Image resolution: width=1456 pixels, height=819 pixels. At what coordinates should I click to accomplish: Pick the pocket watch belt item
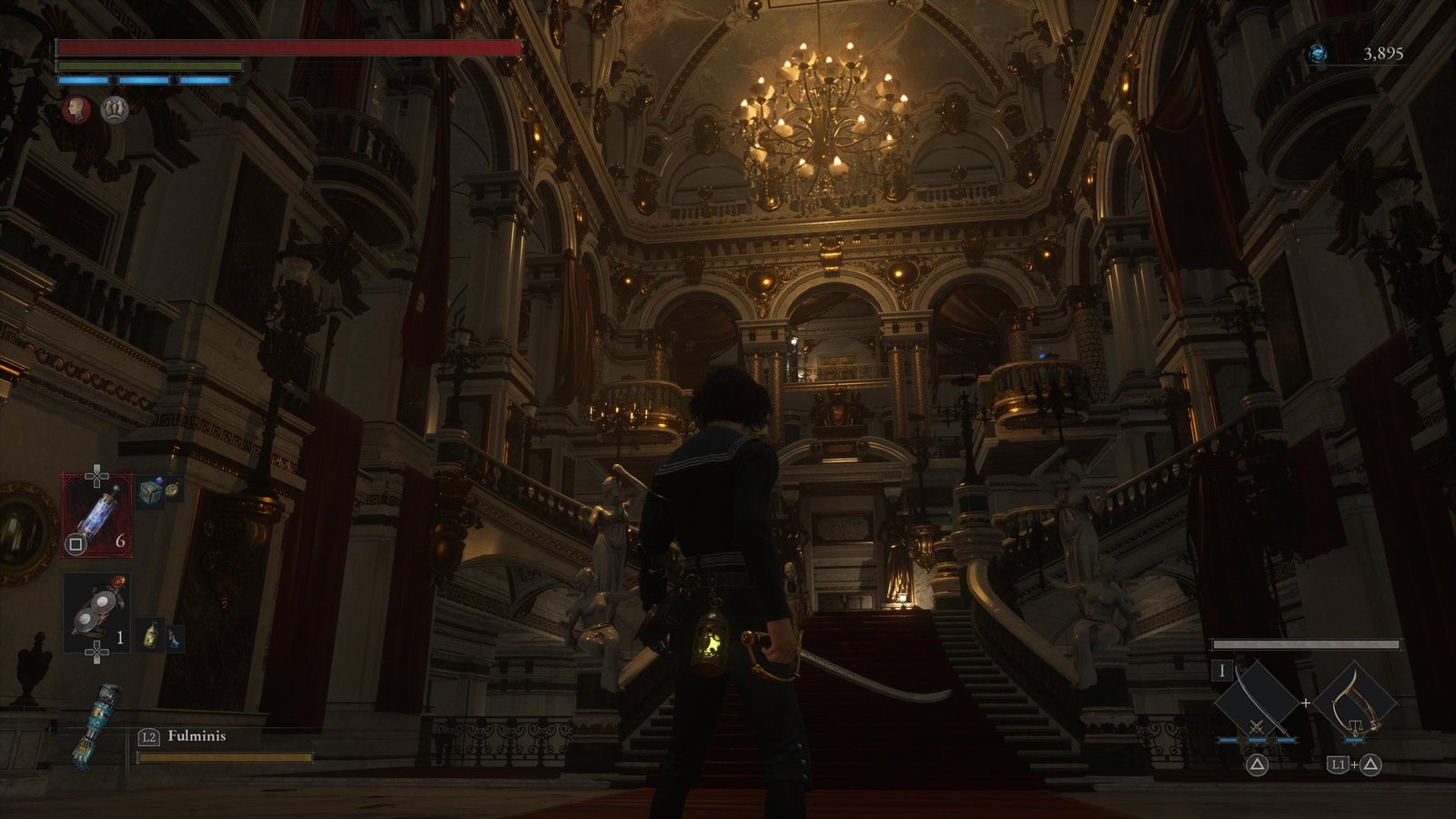pos(172,490)
